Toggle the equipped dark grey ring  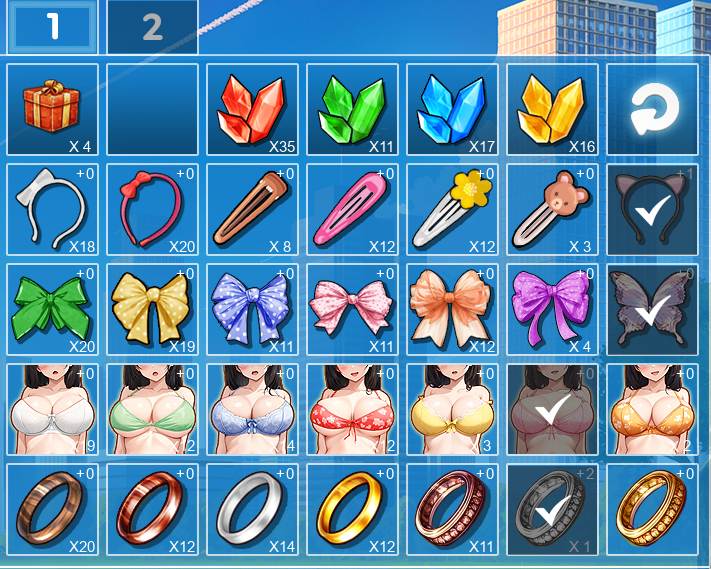[x=552, y=510]
